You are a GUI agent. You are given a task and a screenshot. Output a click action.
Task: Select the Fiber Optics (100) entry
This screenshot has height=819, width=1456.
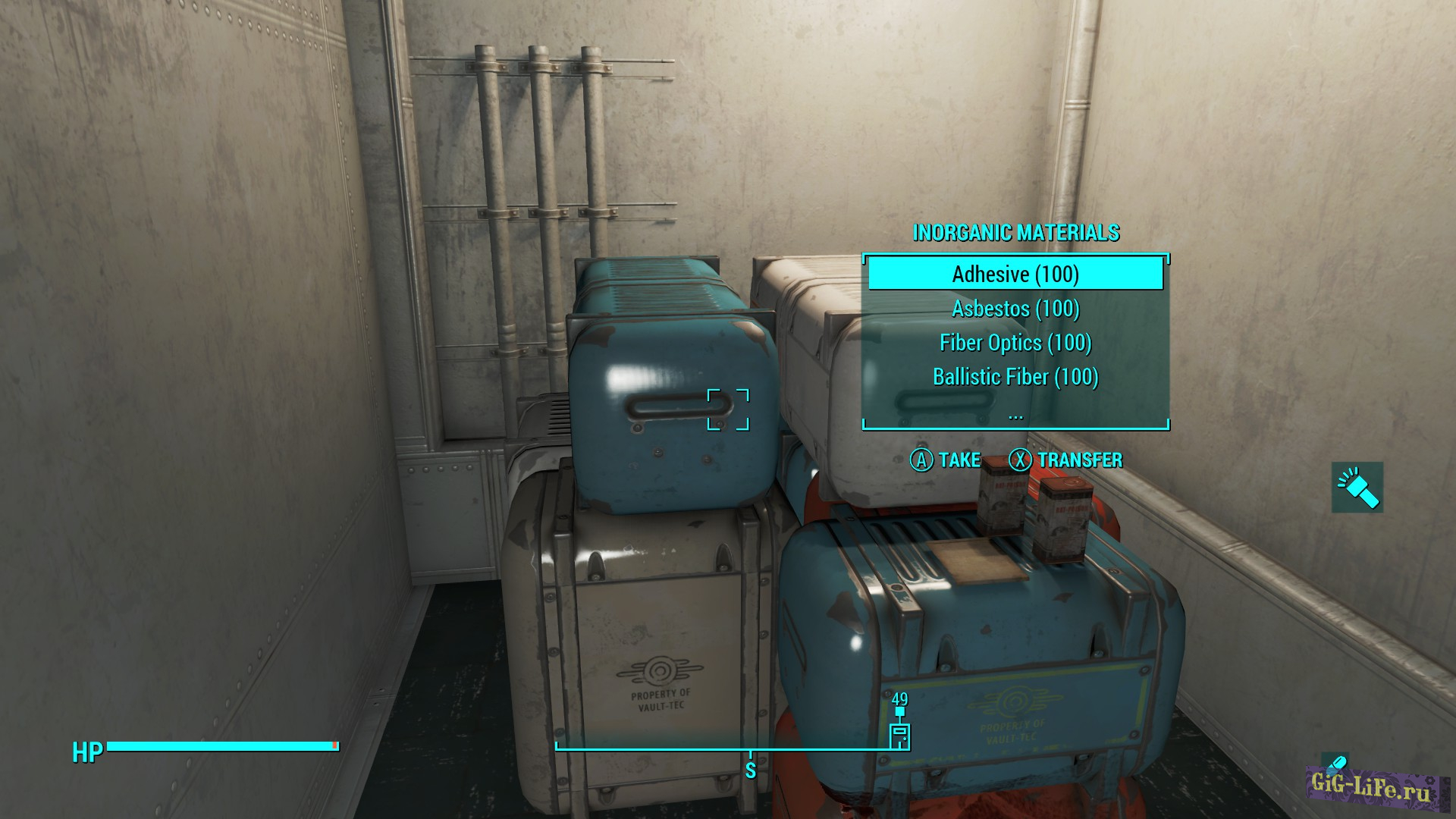click(1014, 343)
